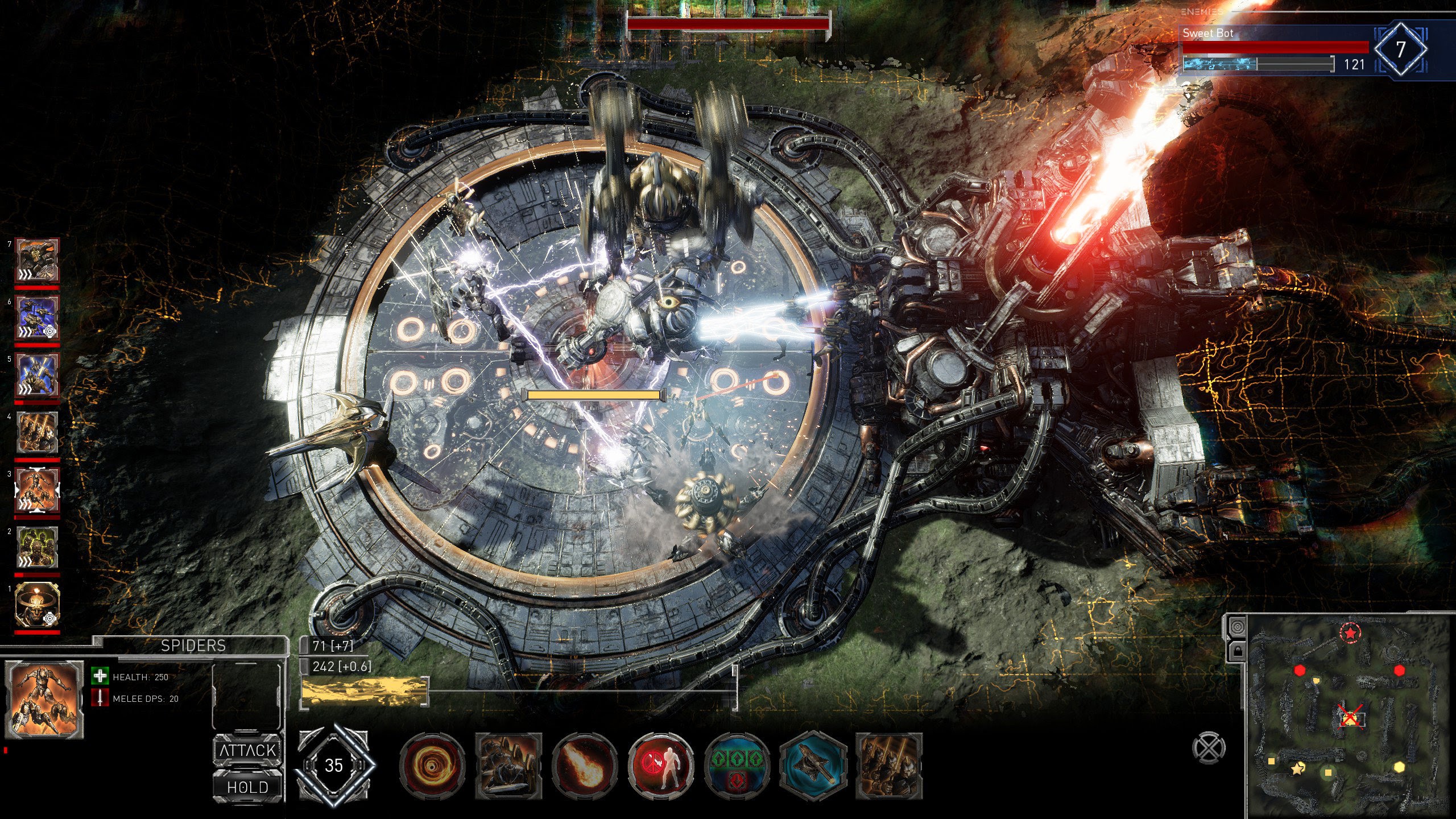Screen dimensions: 1456x819
Task: Click the crossed-circle button beside the minimap
Action: point(1209,747)
